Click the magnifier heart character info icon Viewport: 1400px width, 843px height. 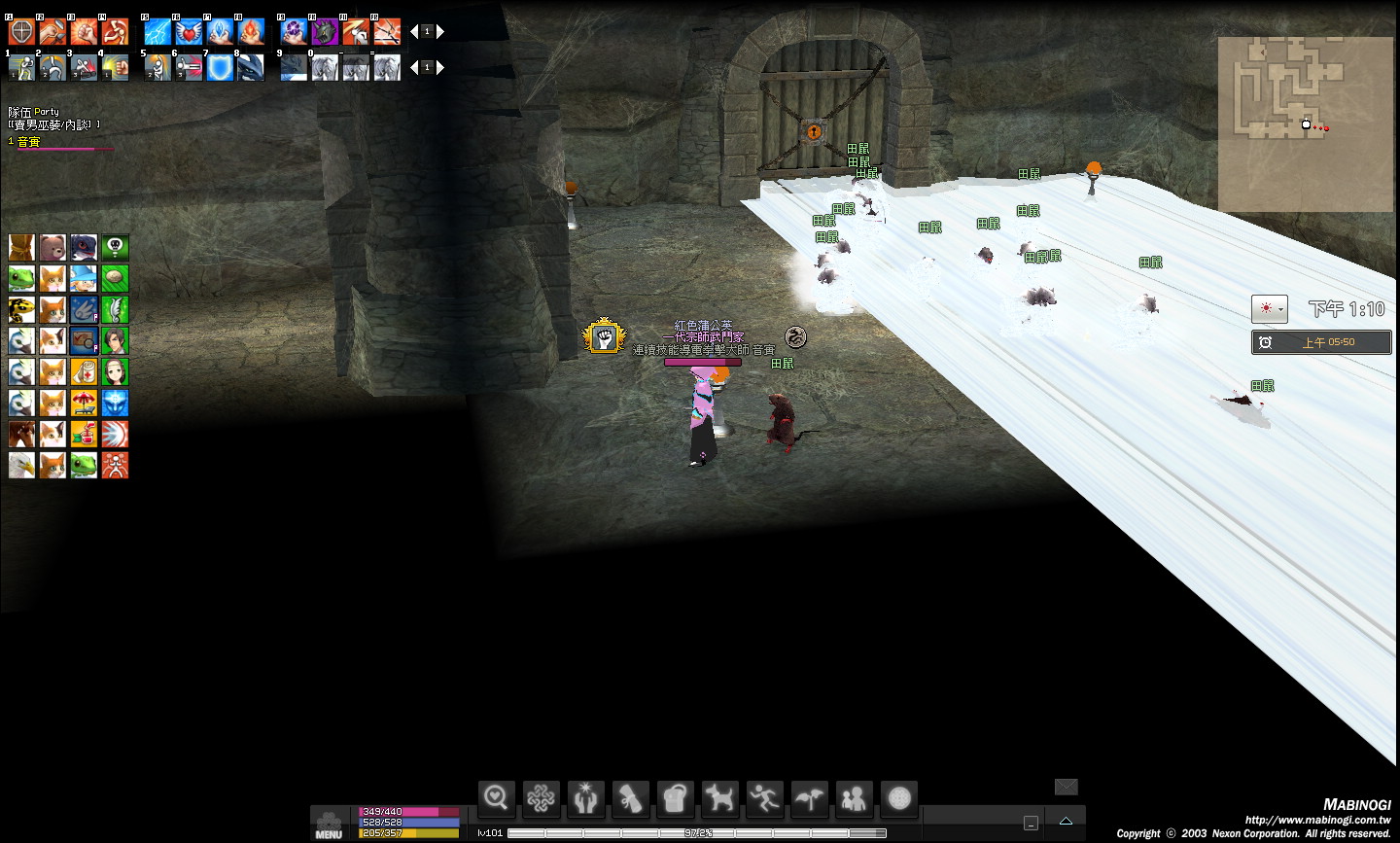[496, 798]
